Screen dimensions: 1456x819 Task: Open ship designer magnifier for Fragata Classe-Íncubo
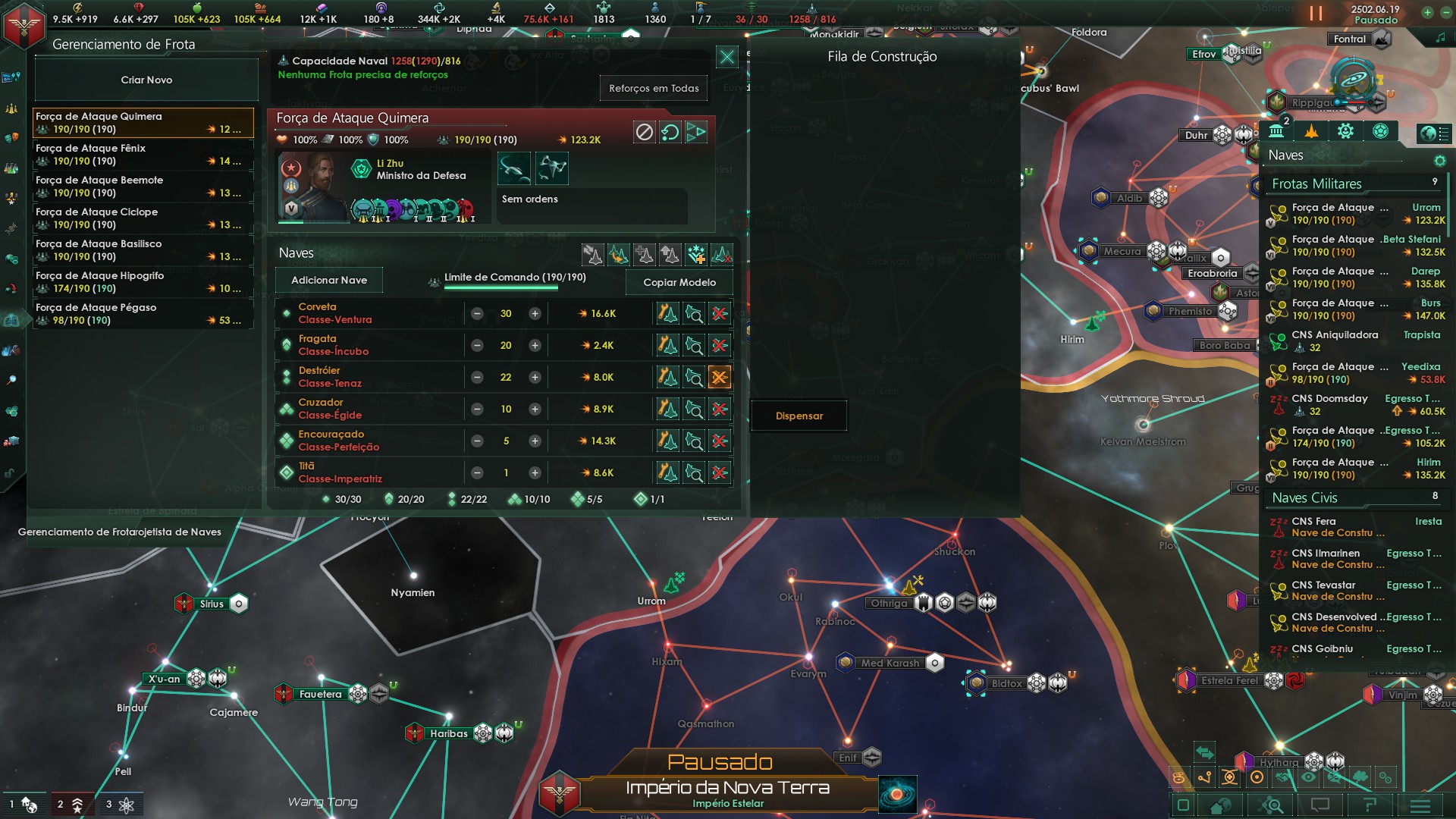pyautogui.click(x=694, y=345)
